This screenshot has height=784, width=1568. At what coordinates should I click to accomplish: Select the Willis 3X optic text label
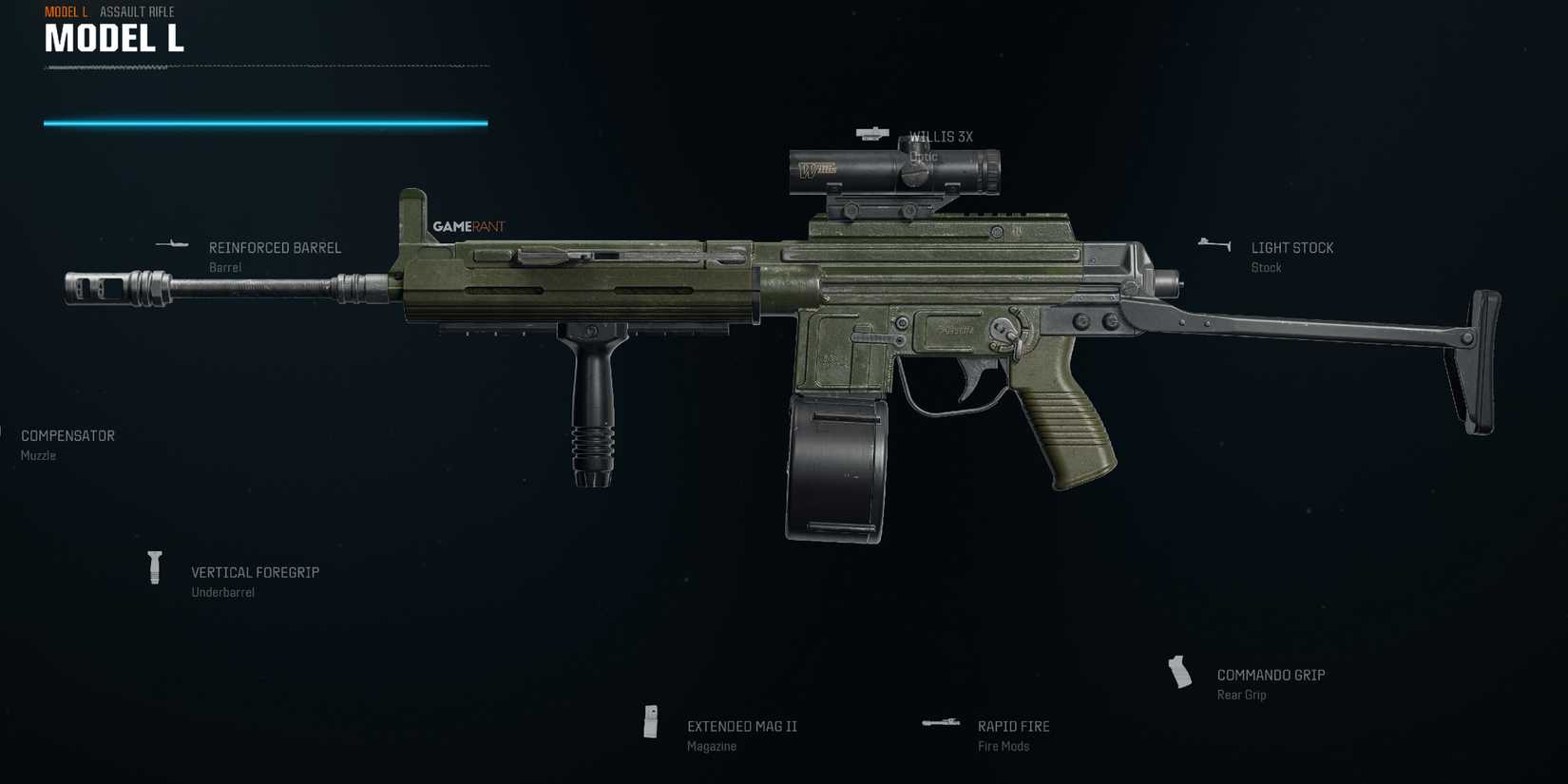942,136
